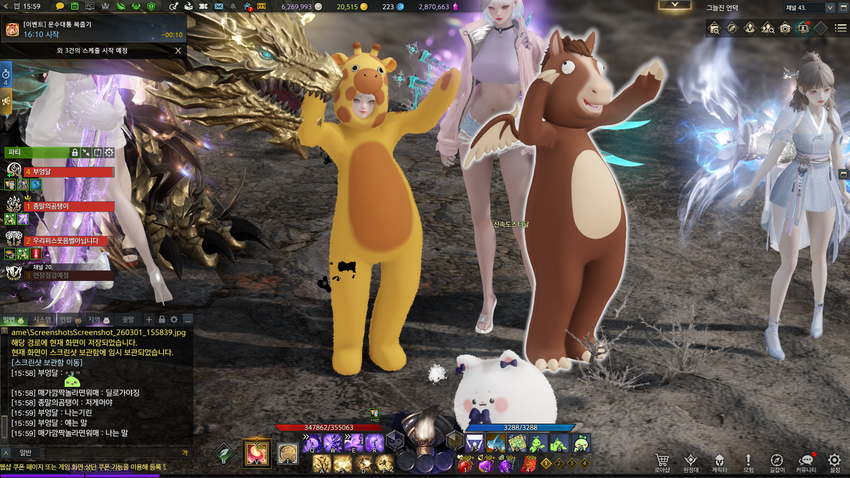This screenshot has height=478, width=850.
Task: Open the Community menu with chat bubble icon
Action: tap(806, 461)
